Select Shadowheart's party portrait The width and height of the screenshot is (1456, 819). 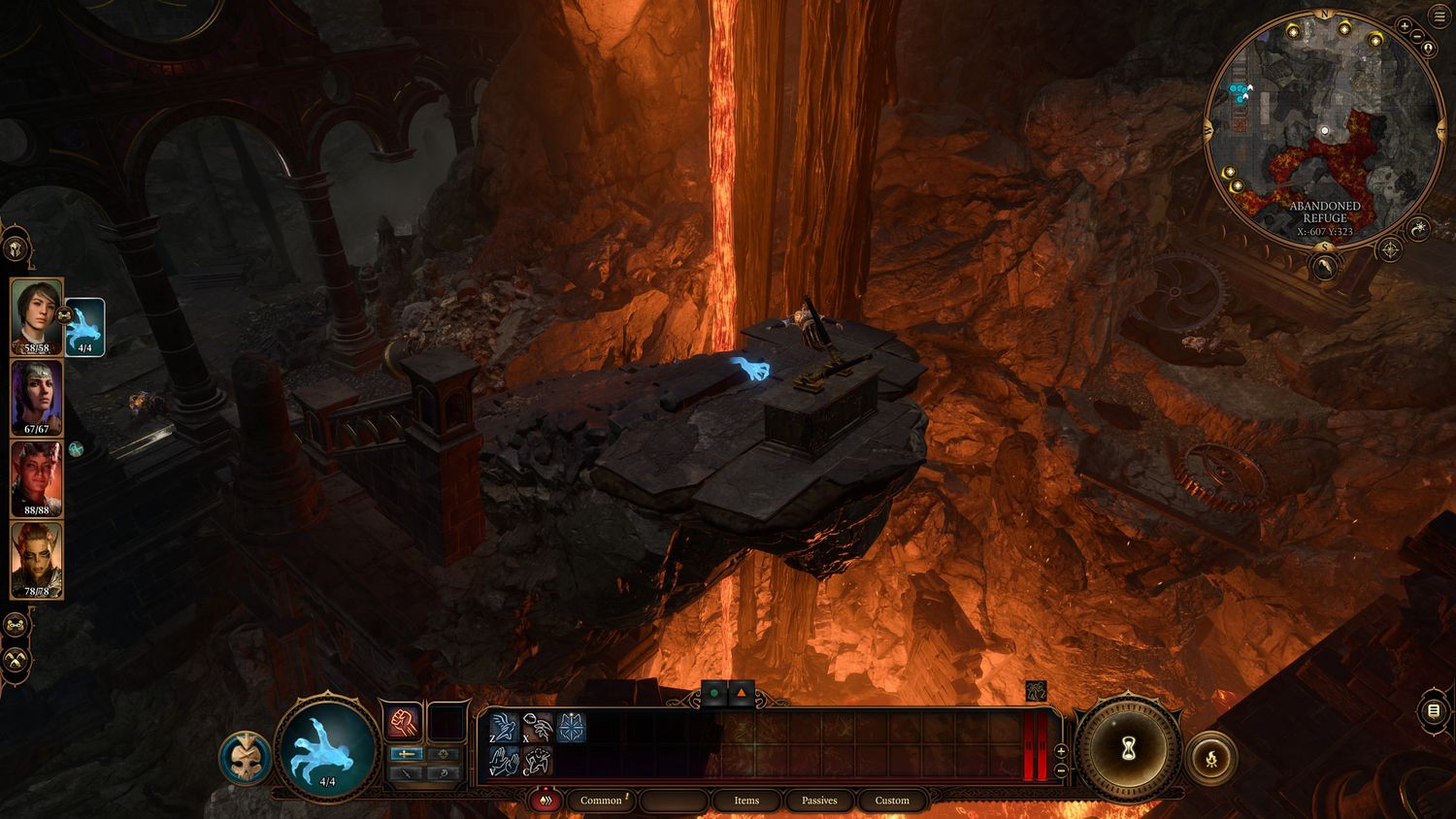(x=37, y=398)
